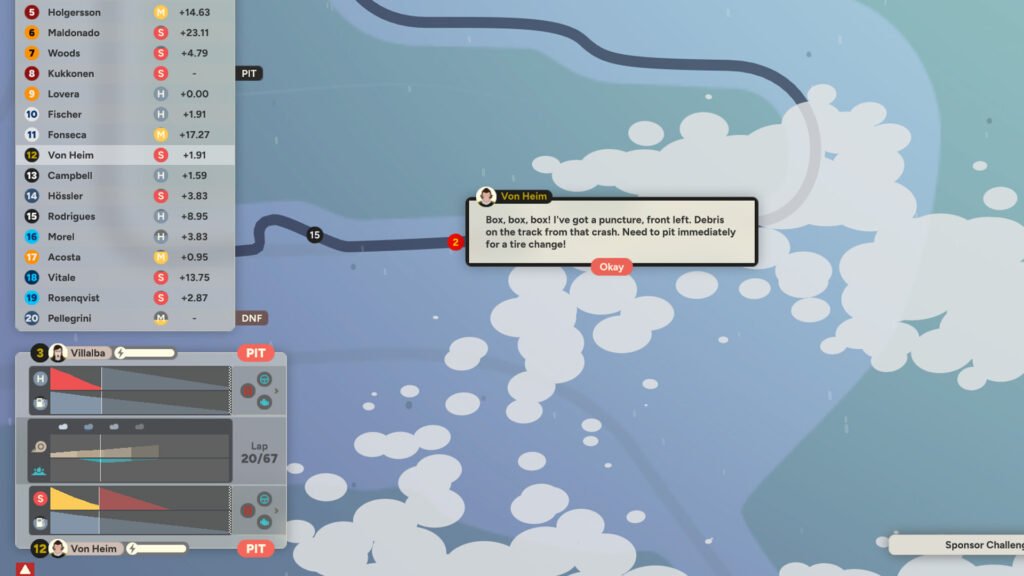Screen dimensions: 1024x576
Task: Select Pellegrini's DNF row
Action: (125, 318)
